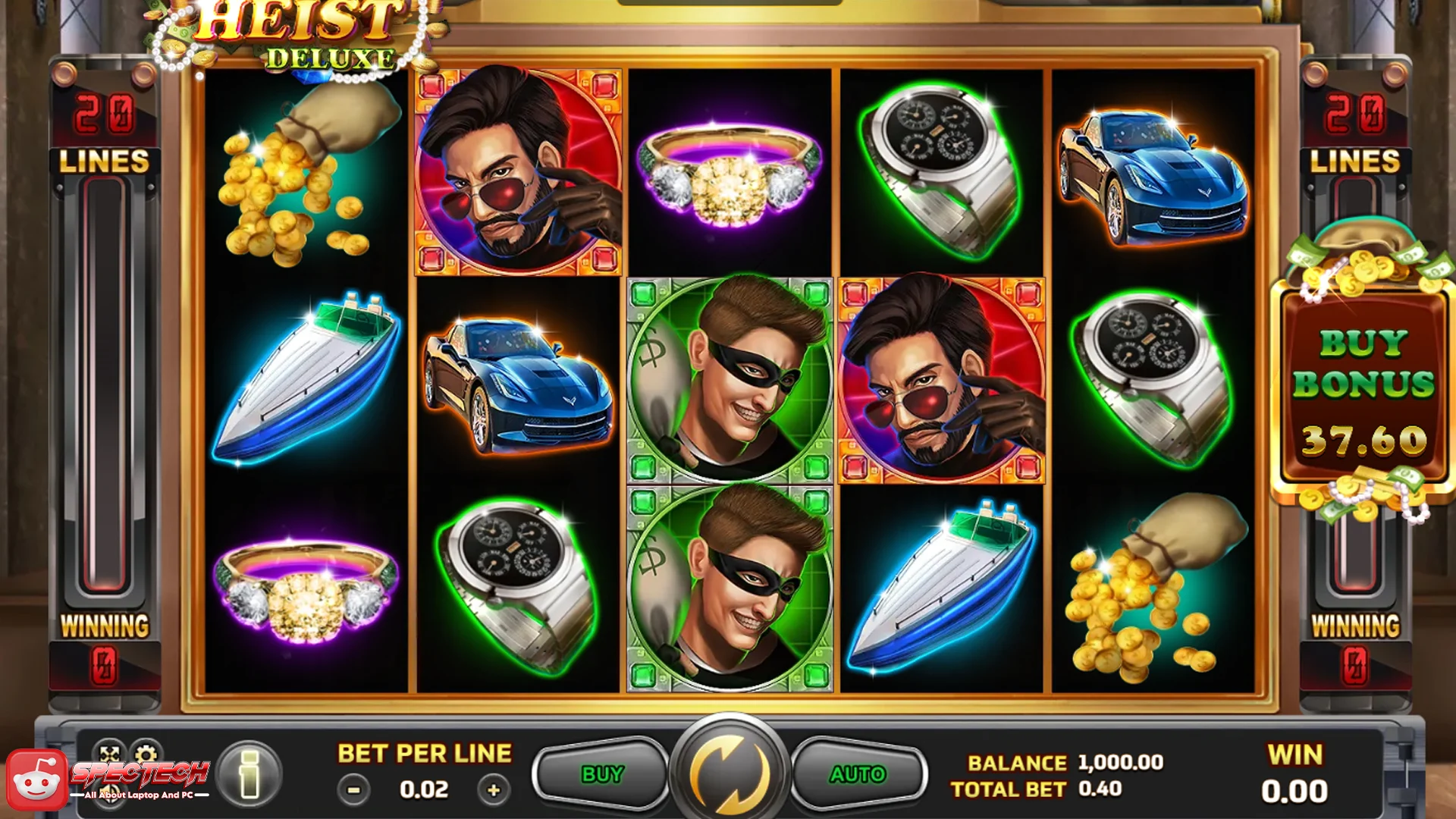
Task: Open the bet per line selector
Action: pos(423,789)
